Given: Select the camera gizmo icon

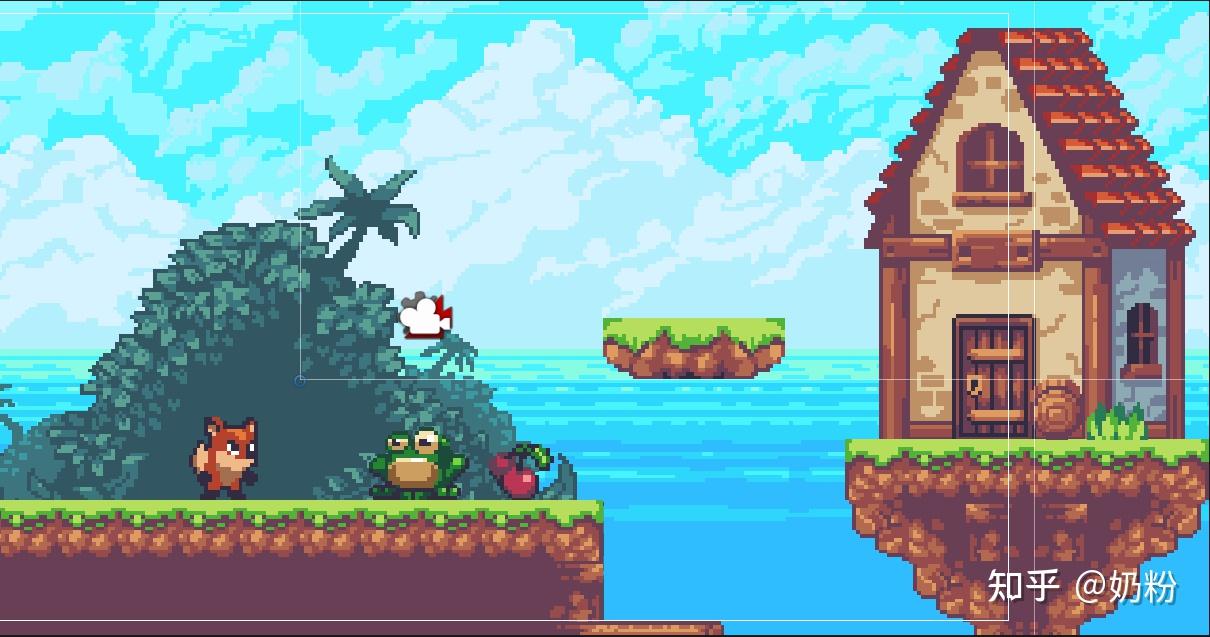Looking at the screenshot, I should 425,316.
